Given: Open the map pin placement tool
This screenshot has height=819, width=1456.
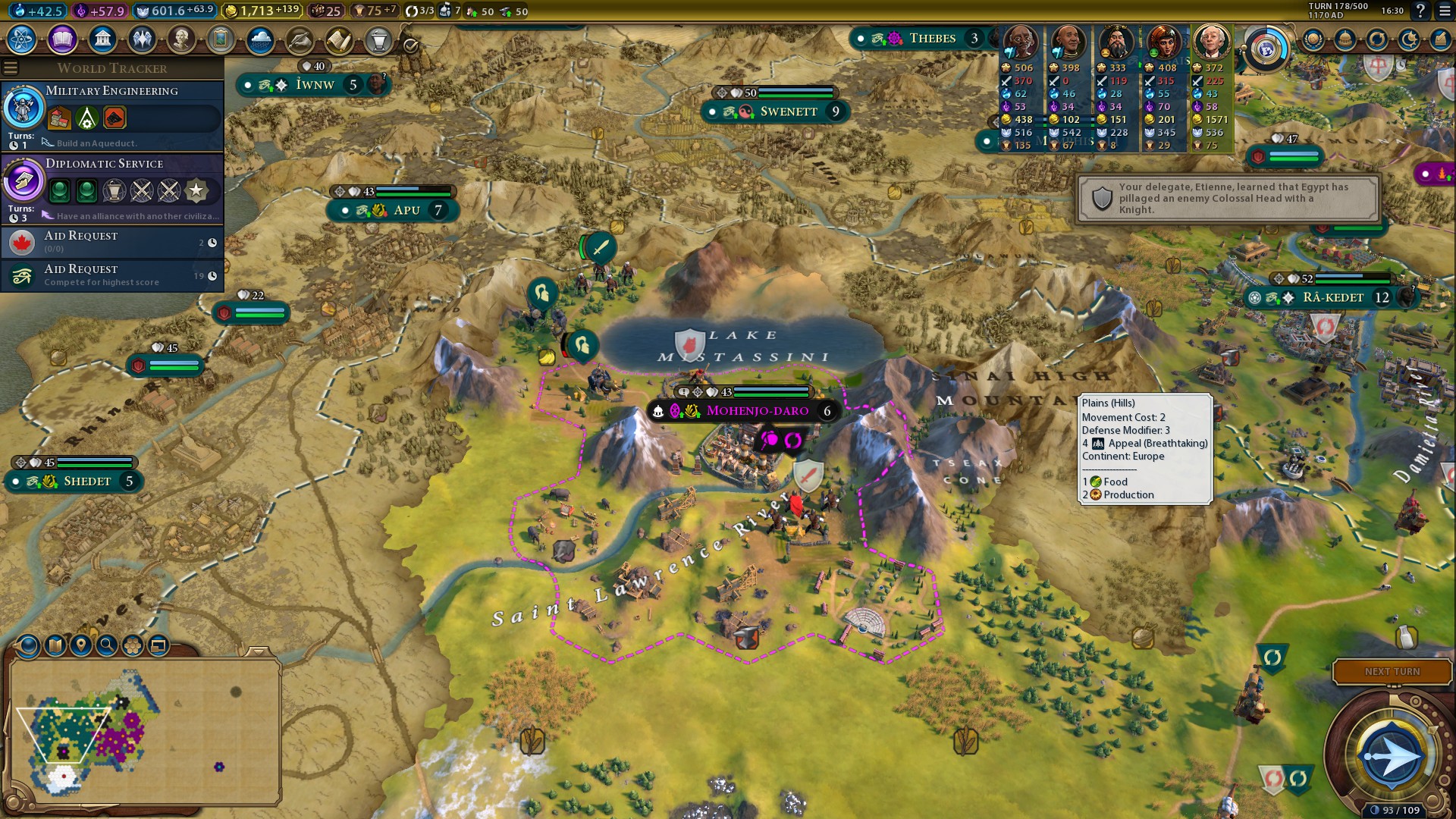Looking at the screenshot, I should 81,645.
